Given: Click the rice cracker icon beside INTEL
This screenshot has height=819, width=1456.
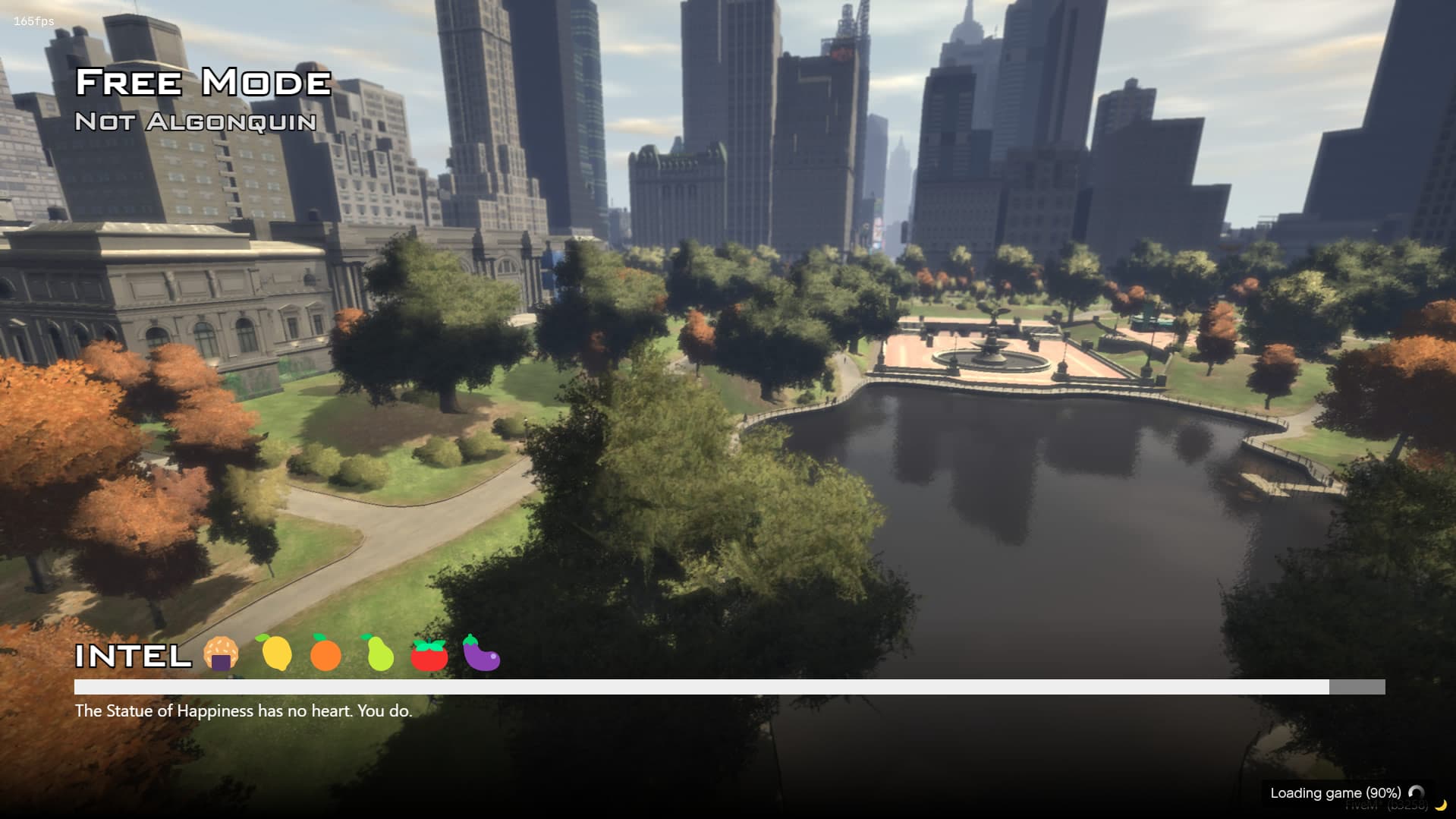Looking at the screenshot, I should coord(220,653).
